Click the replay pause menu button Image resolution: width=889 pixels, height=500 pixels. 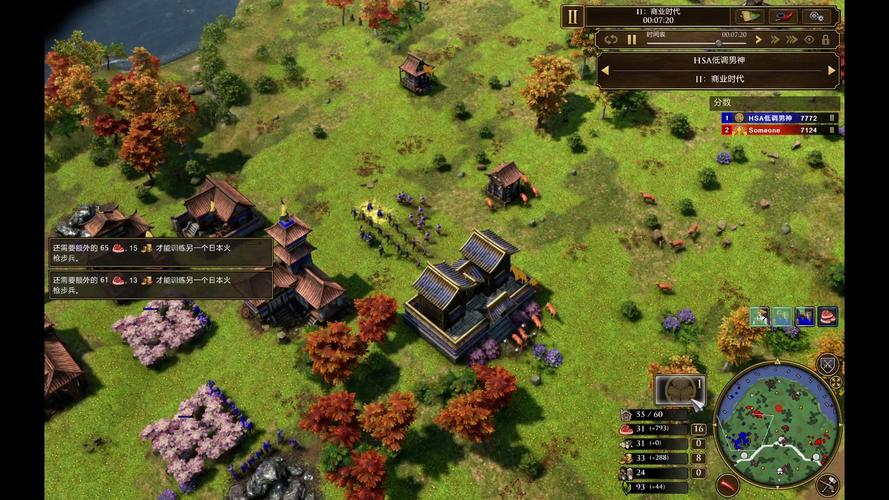572,16
